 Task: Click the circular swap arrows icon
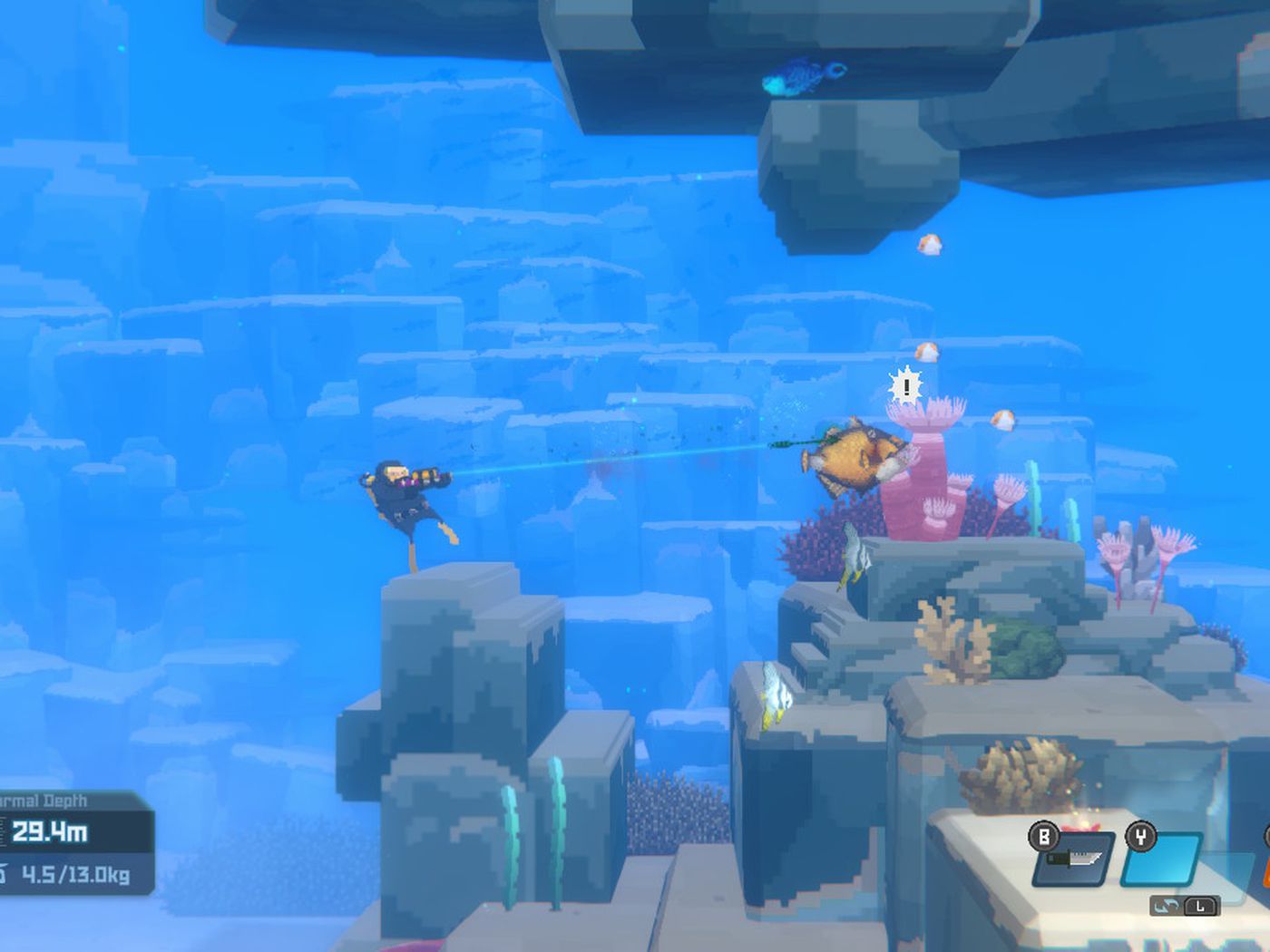1167,907
